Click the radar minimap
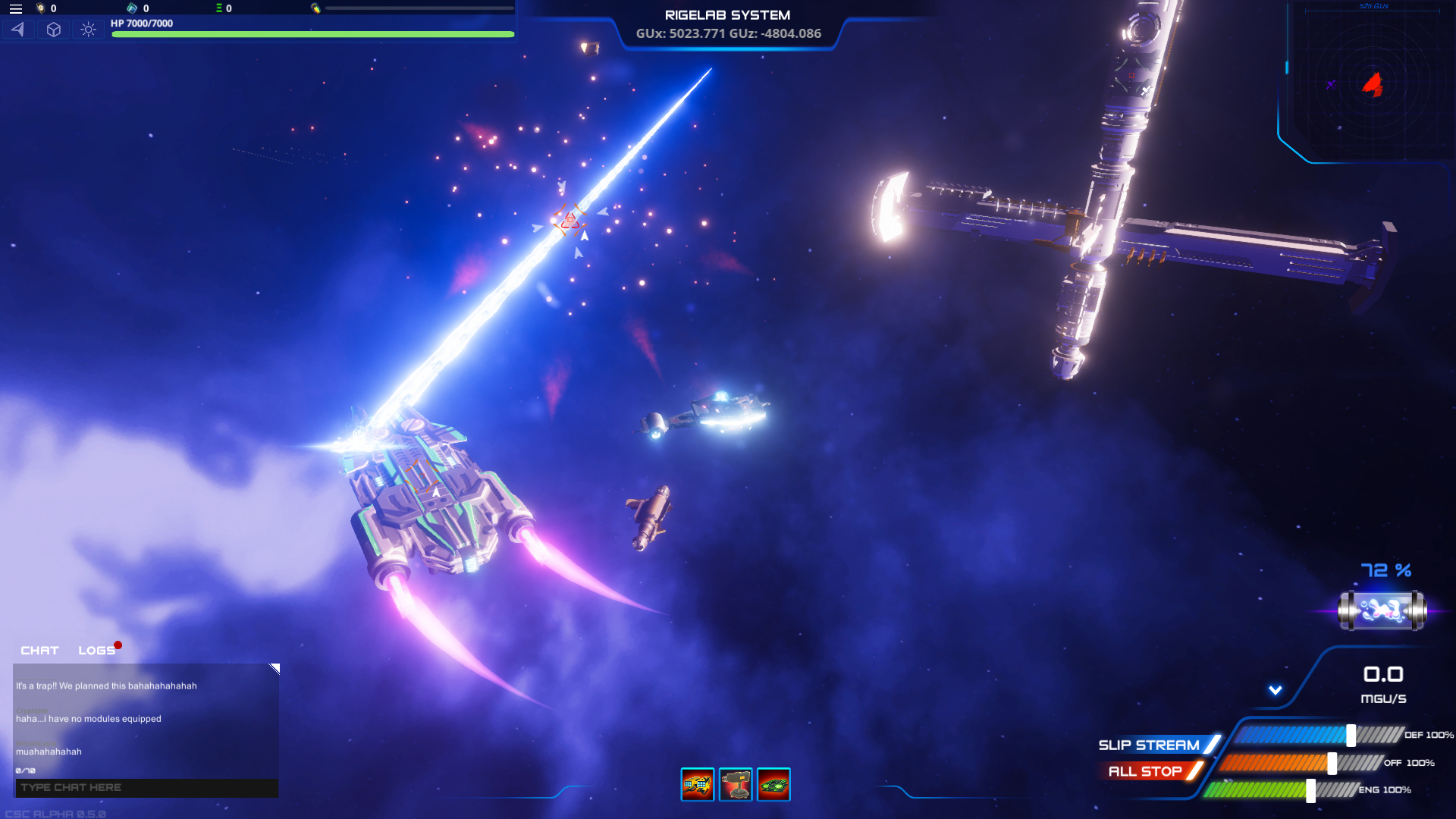Viewport: 1456px width, 819px height. pos(1373,82)
